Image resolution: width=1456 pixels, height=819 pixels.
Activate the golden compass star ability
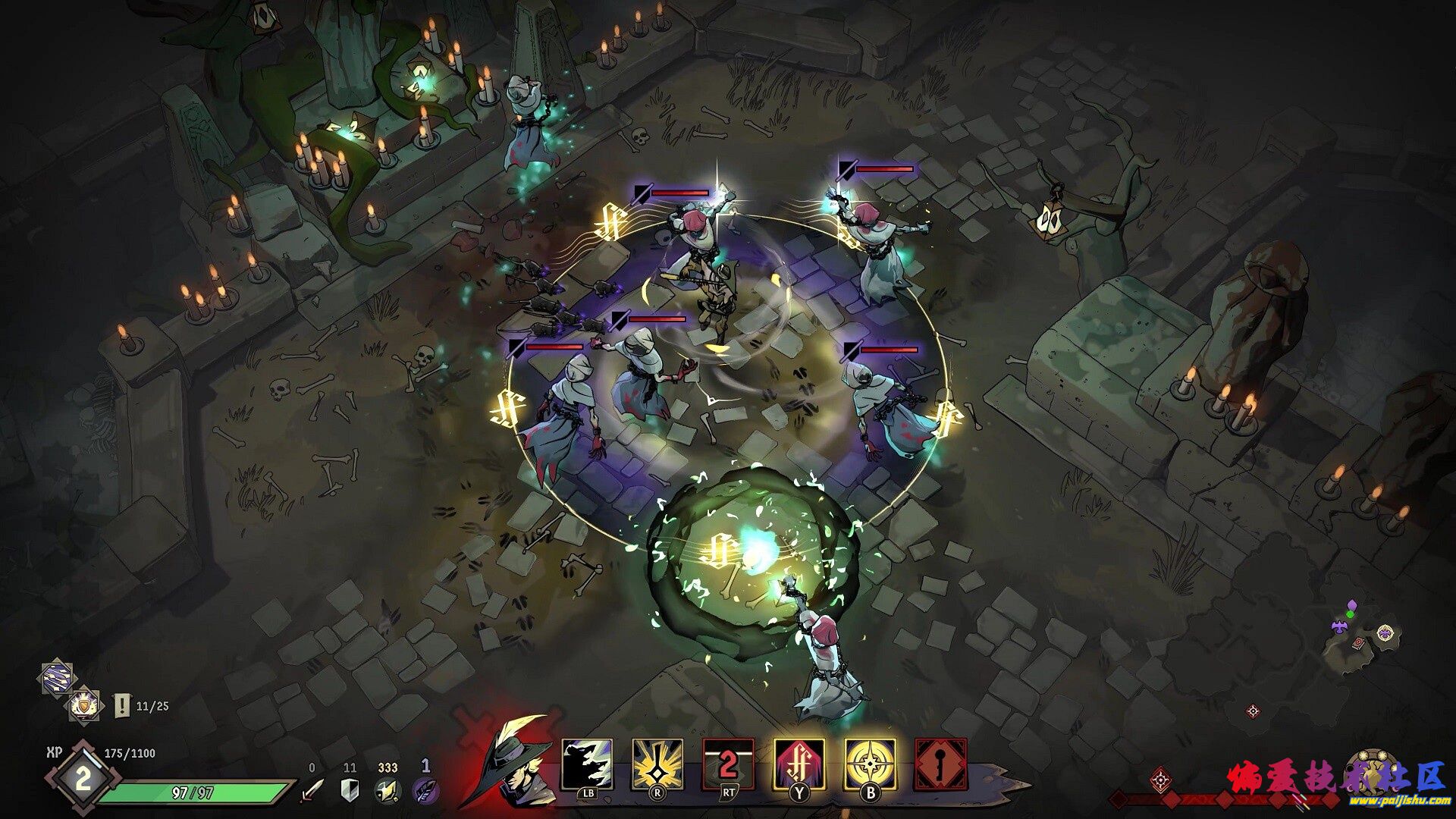(x=870, y=764)
